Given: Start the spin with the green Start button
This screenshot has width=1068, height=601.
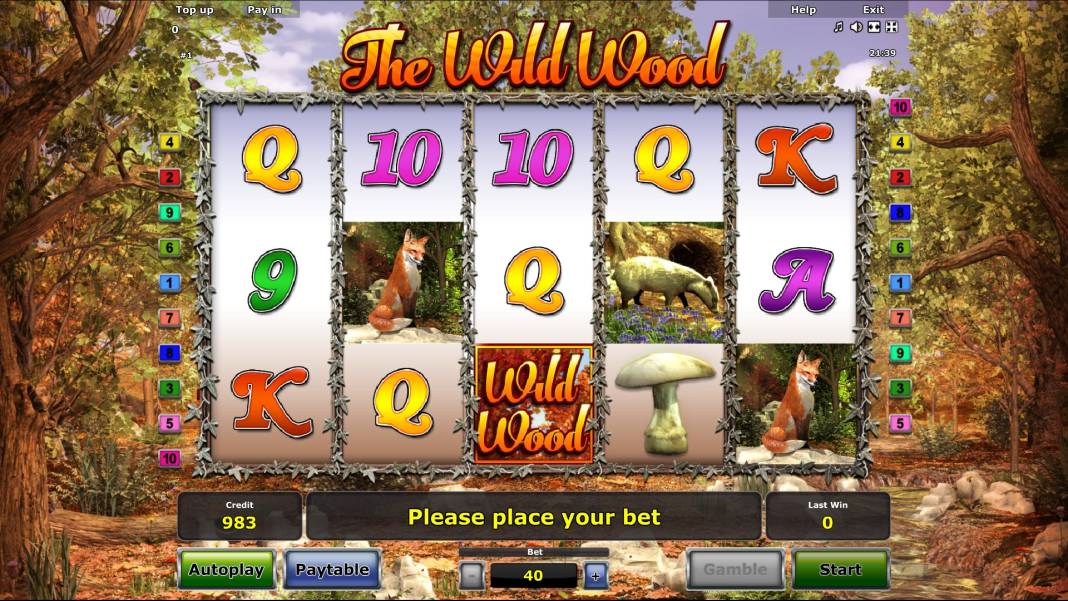Looking at the screenshot, I should click(840, 570).
